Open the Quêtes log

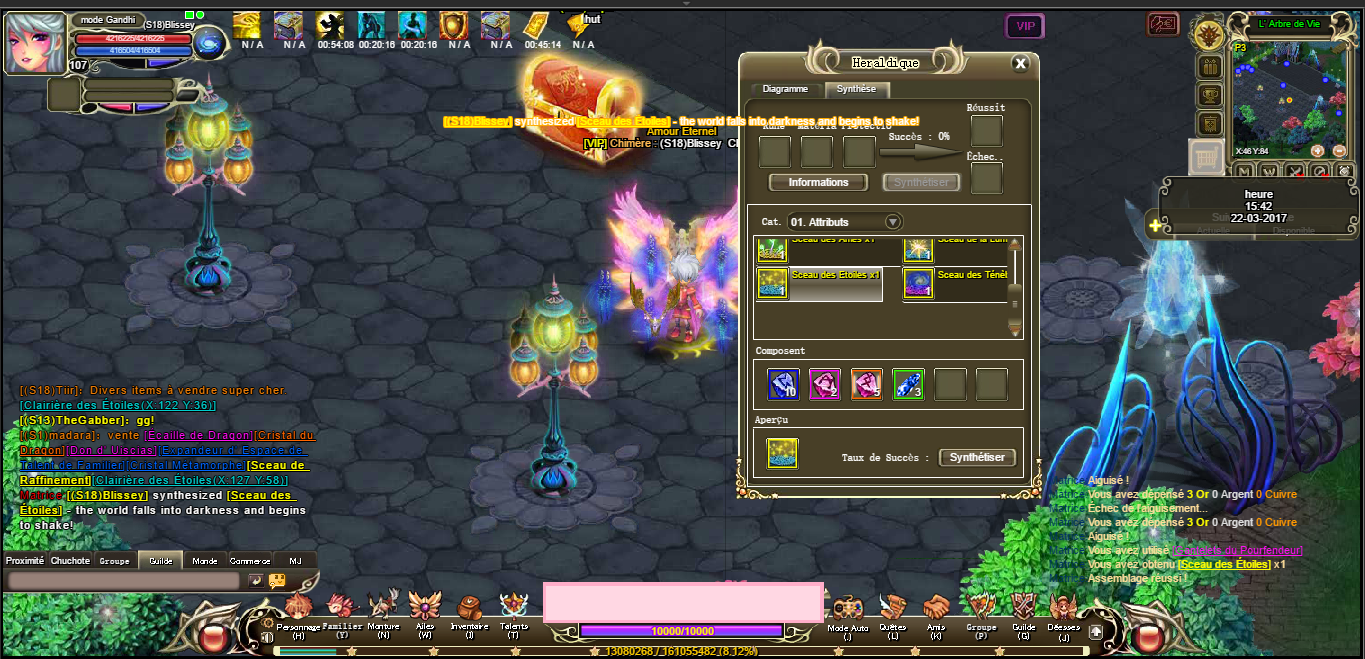click(x=892, y=608)
